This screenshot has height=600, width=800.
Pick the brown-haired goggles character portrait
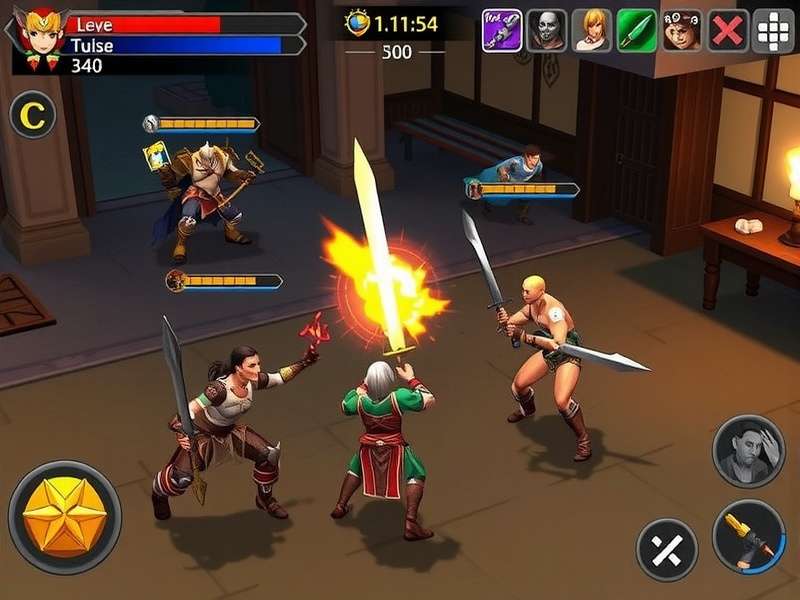(x=682, y=30)
